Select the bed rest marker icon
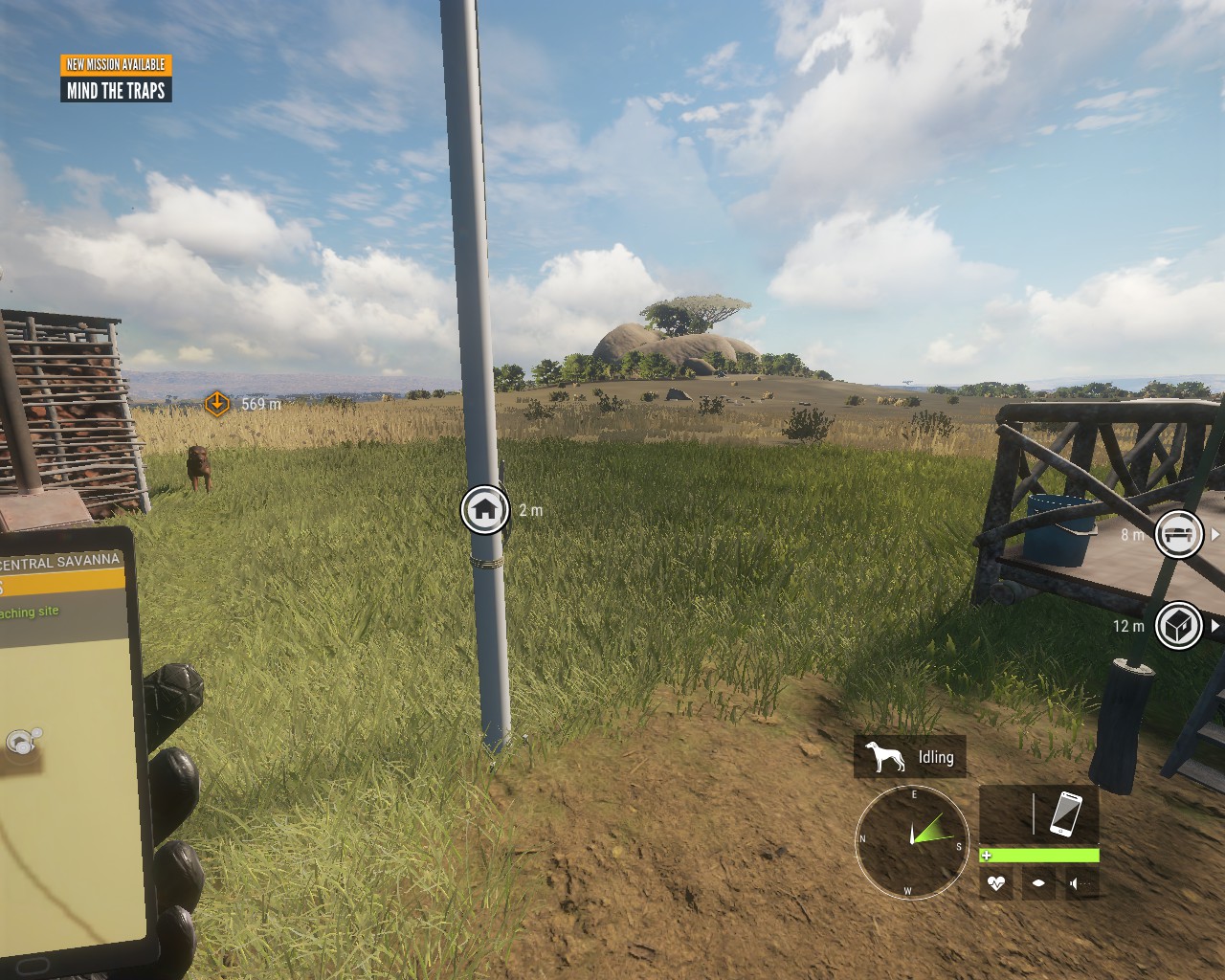 point(1178,534)
